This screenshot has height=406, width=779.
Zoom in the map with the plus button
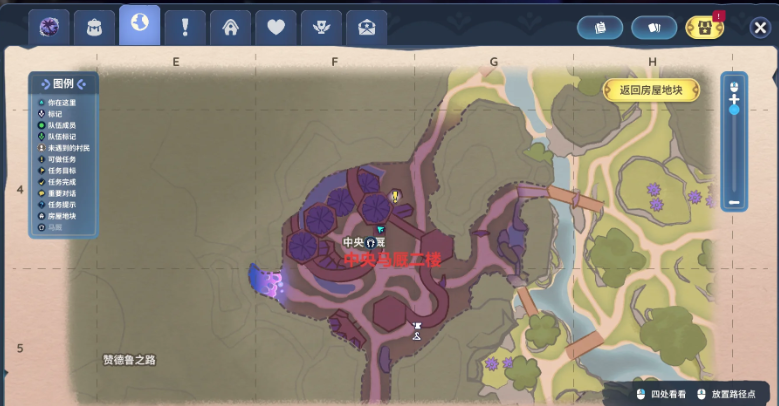734,98
